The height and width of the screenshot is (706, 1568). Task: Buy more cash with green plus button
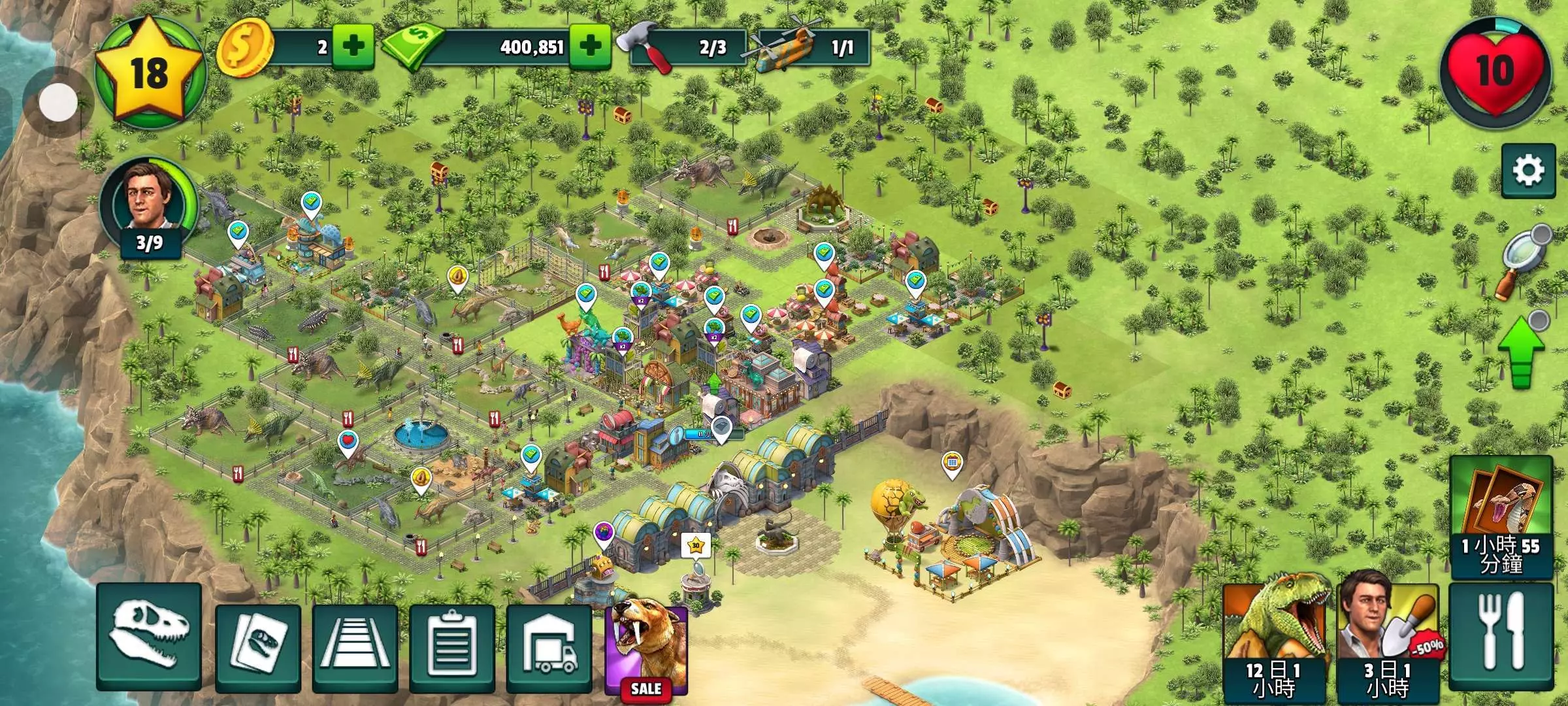(x=590, y=47)
